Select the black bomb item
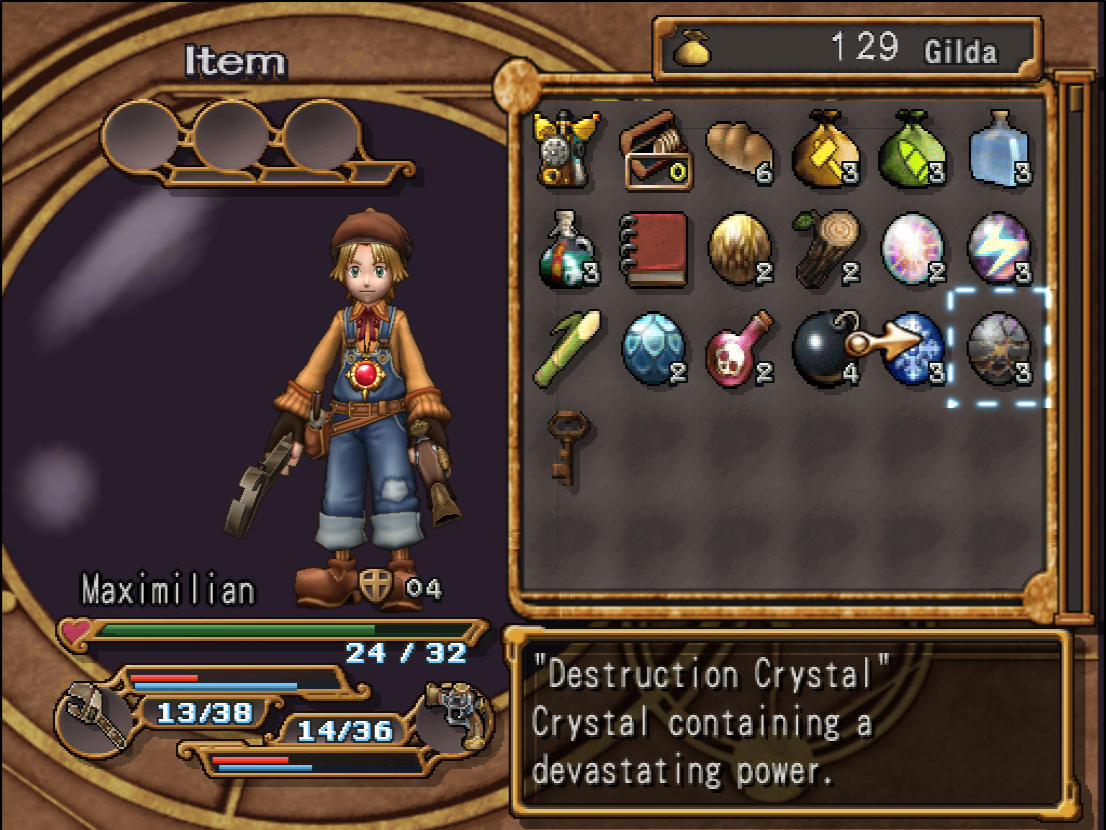Screen dimensions: 1106x830 point(826,347)
